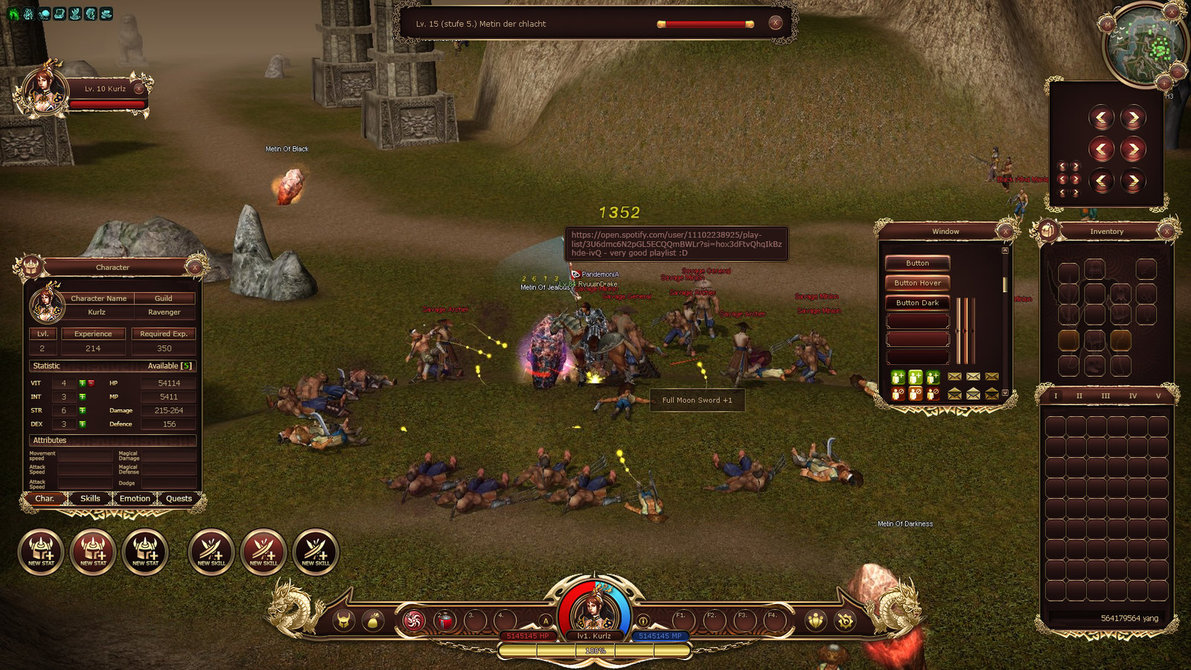
Task: Show the Quests tab
Action: tap(179, 498)
